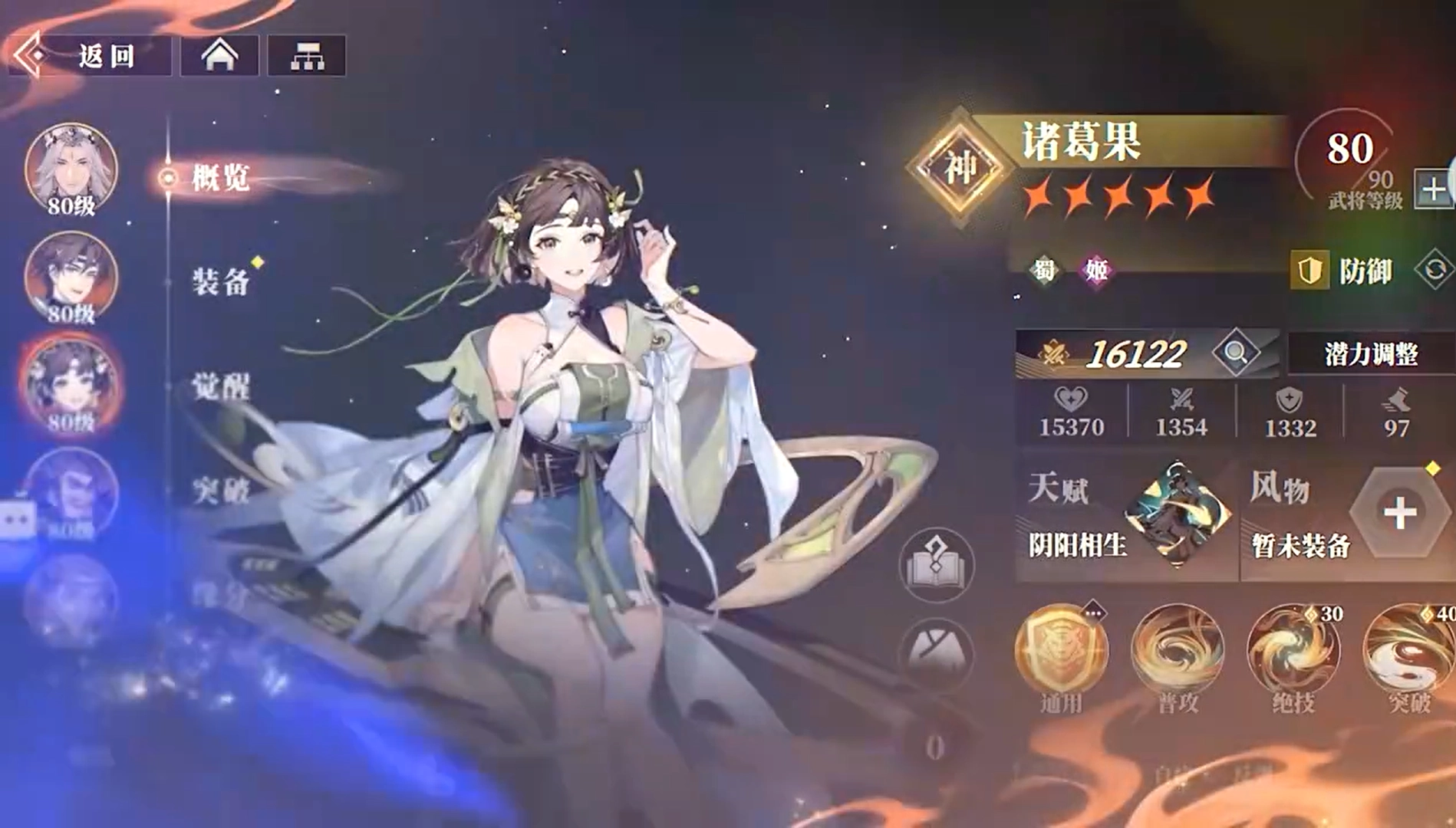Viewport: 1456px width, 828px height.
Task: Click the home icon in the top bar
Action: coord(219,54)
